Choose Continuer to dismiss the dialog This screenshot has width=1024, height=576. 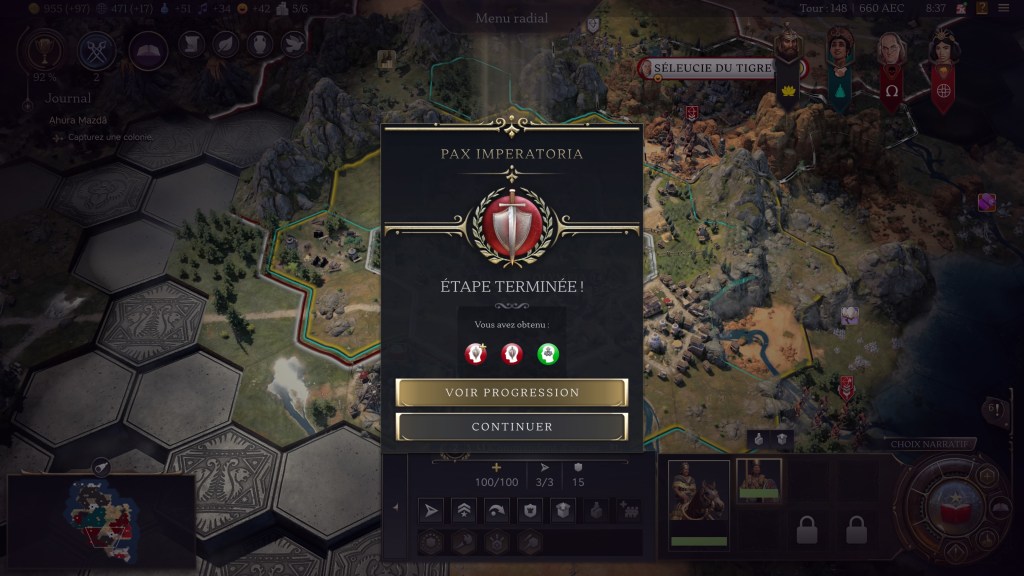[512, 427]
